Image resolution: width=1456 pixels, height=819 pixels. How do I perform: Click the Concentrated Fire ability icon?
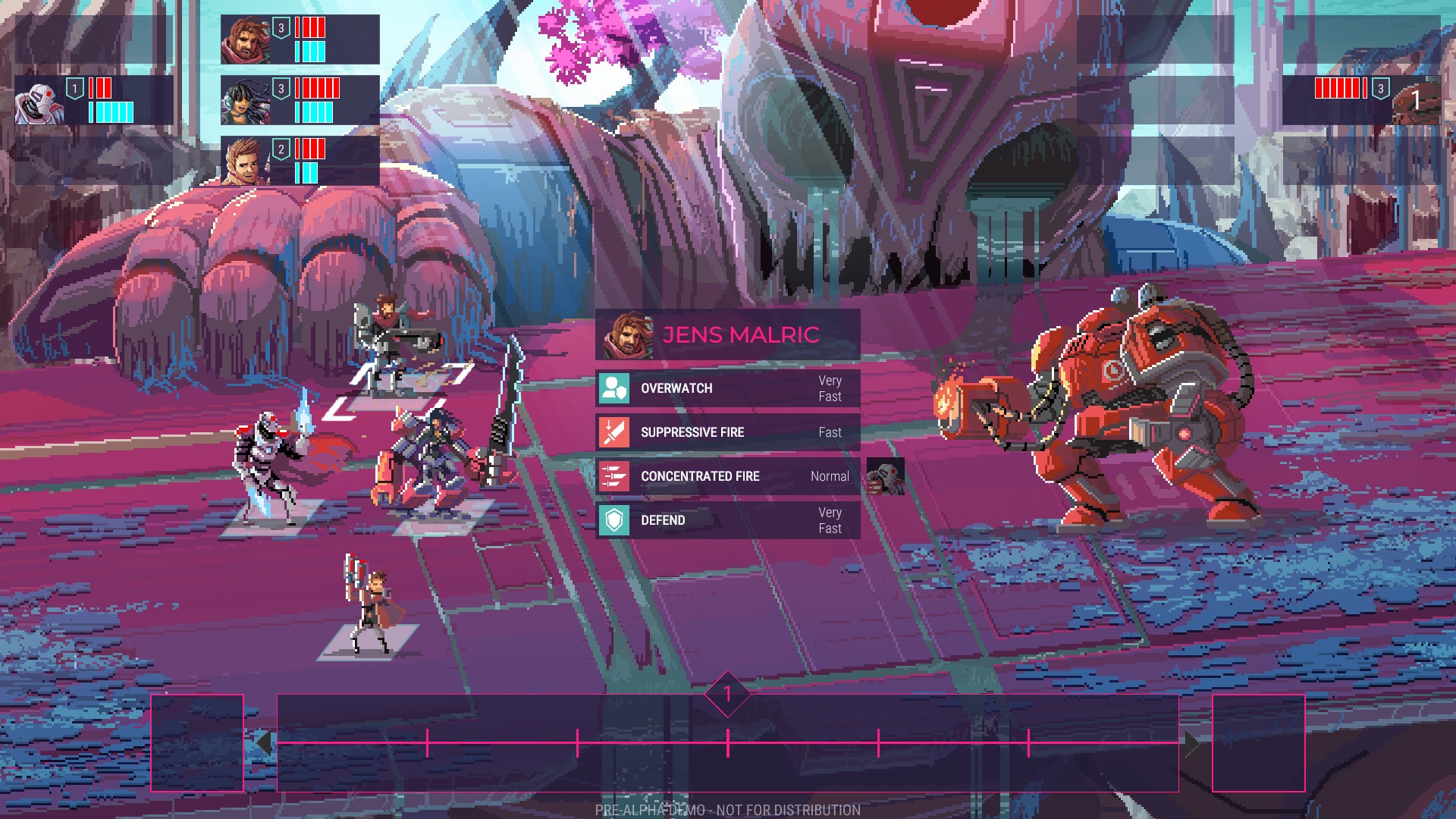tap(616, 476)
